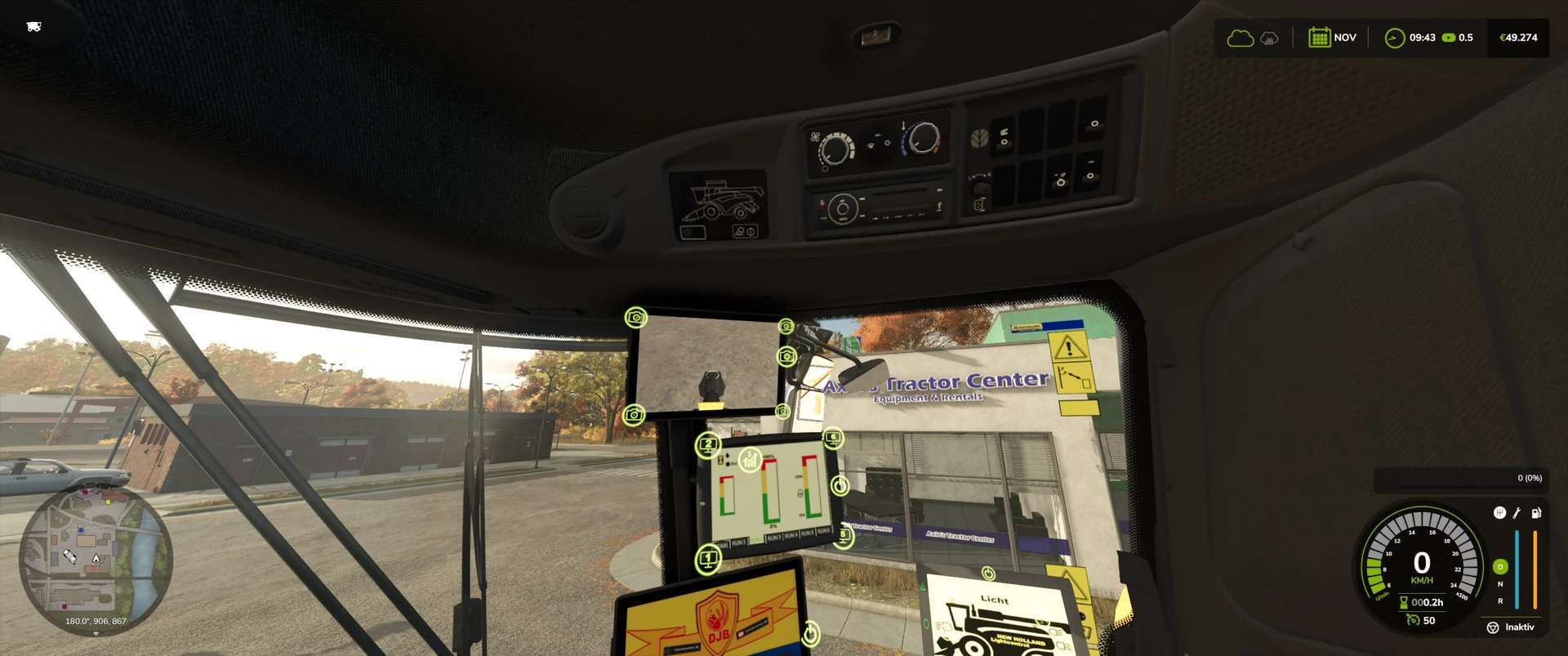The image size is (1568, 656).
Task: Click the wrench maintenance icon on the dashboard
Action: click(1516, 514)
